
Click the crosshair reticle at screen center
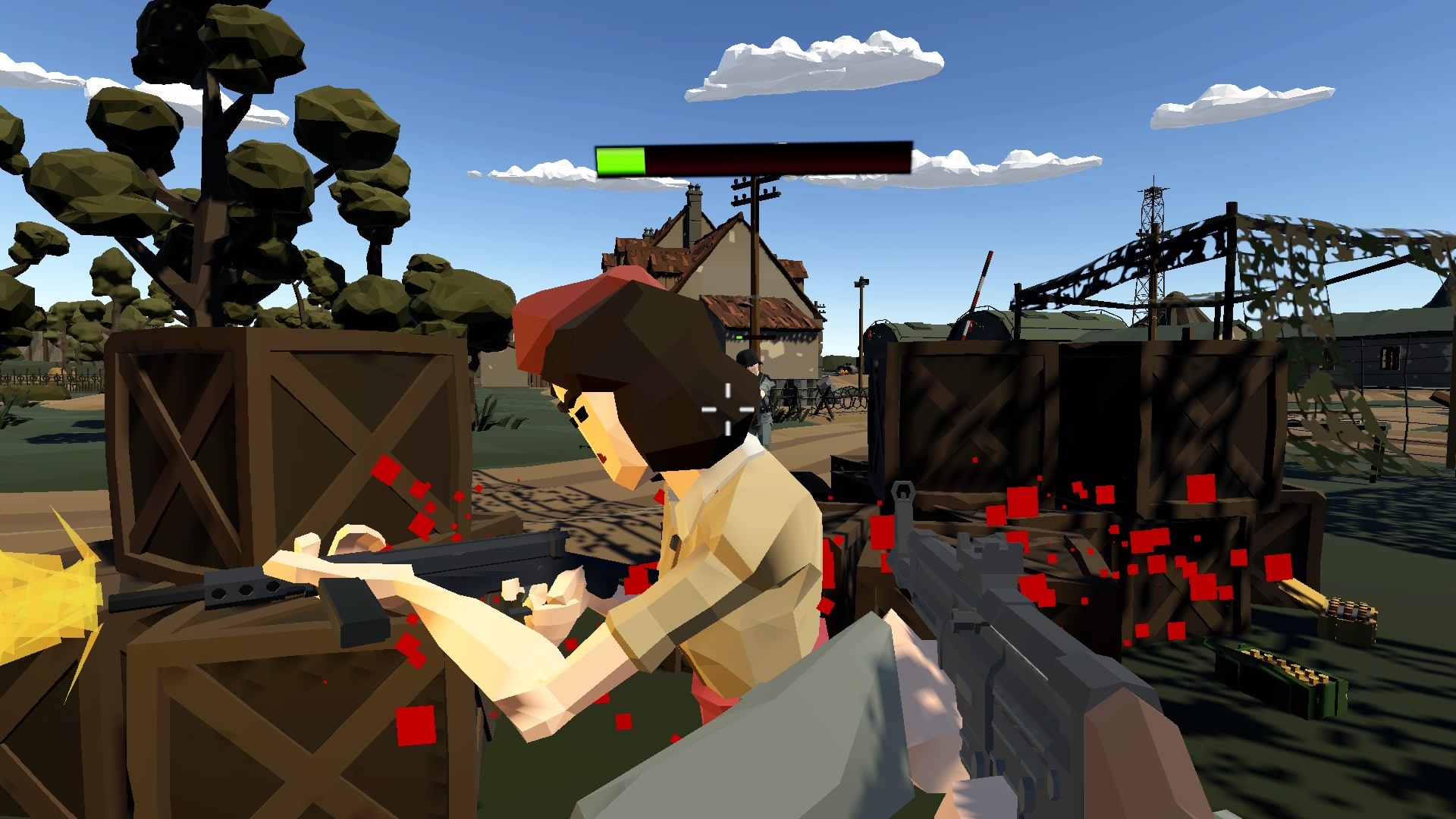(x=726, y=409)
